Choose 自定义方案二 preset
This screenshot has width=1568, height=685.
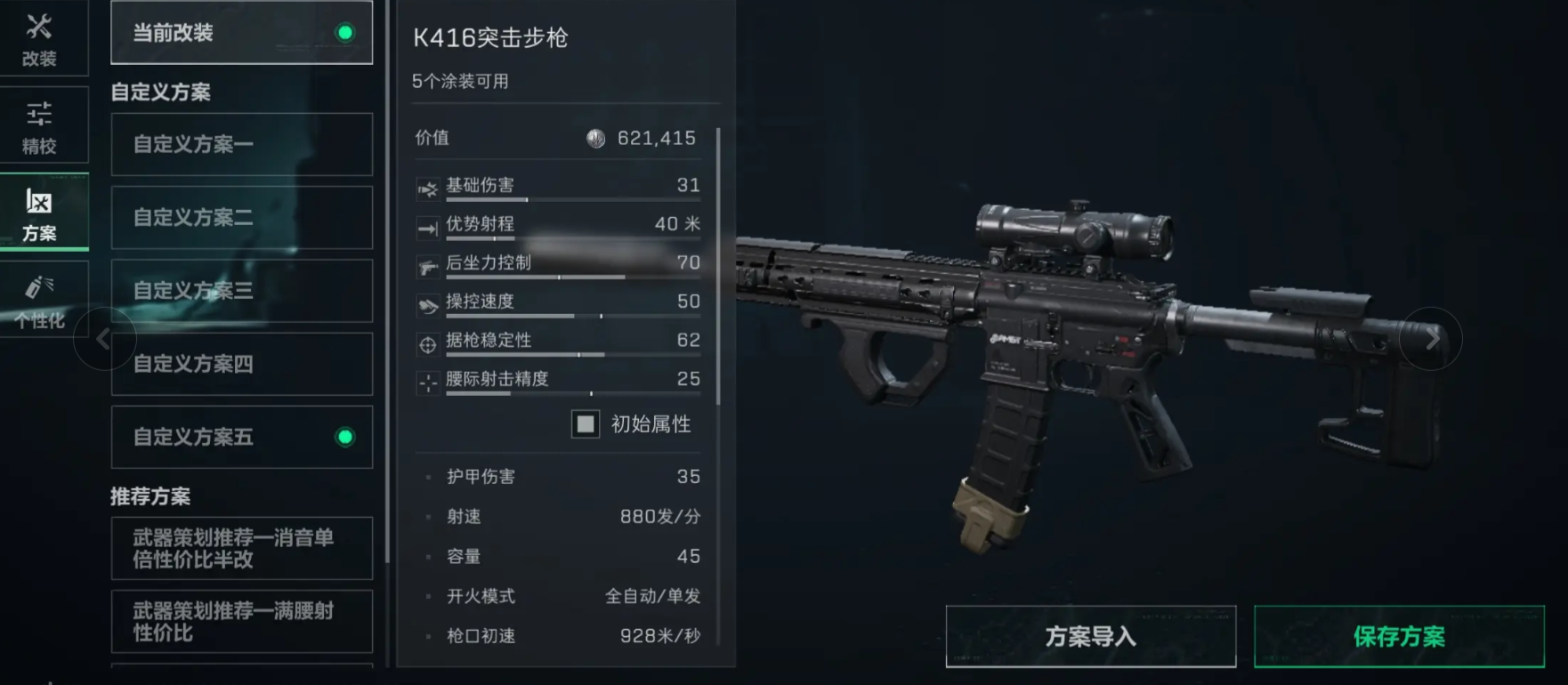(241, 217)
